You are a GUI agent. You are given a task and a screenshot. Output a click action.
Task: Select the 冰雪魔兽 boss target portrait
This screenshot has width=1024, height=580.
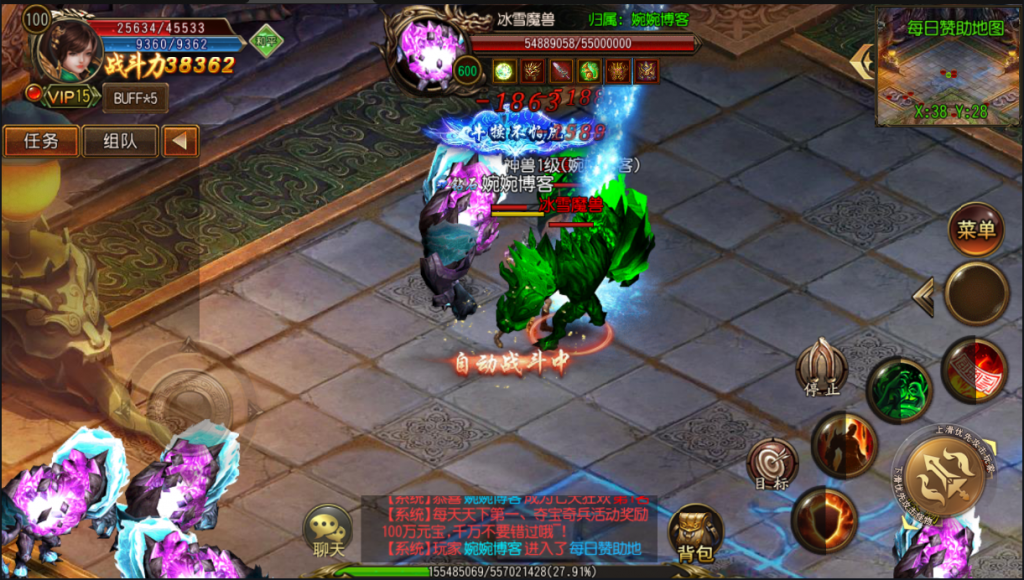(432, 48)
